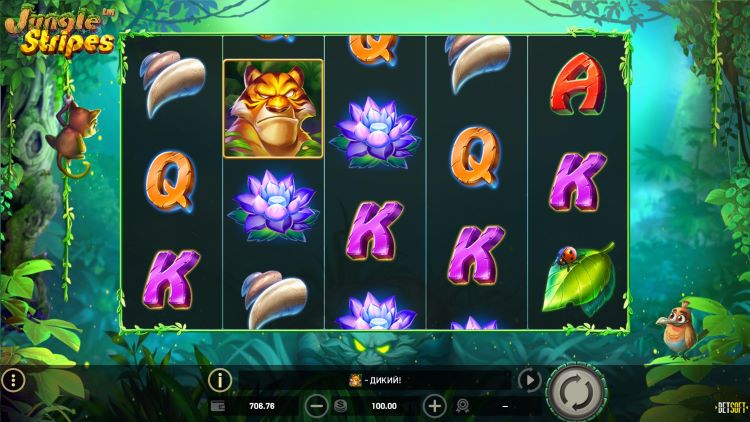Open the three-dot options menu

[x=12, y=381]
